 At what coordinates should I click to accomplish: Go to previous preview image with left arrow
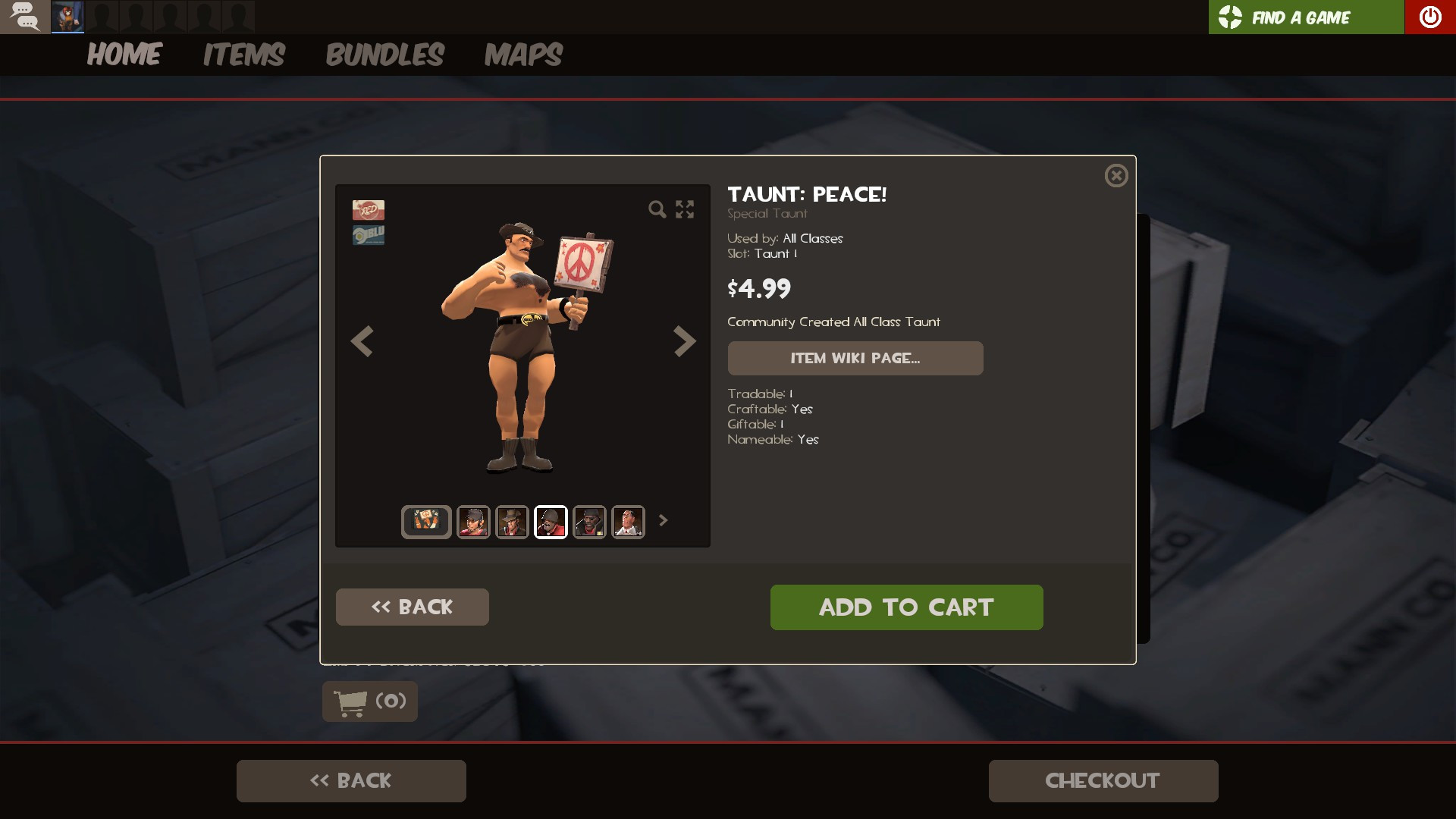coord(362,341)
